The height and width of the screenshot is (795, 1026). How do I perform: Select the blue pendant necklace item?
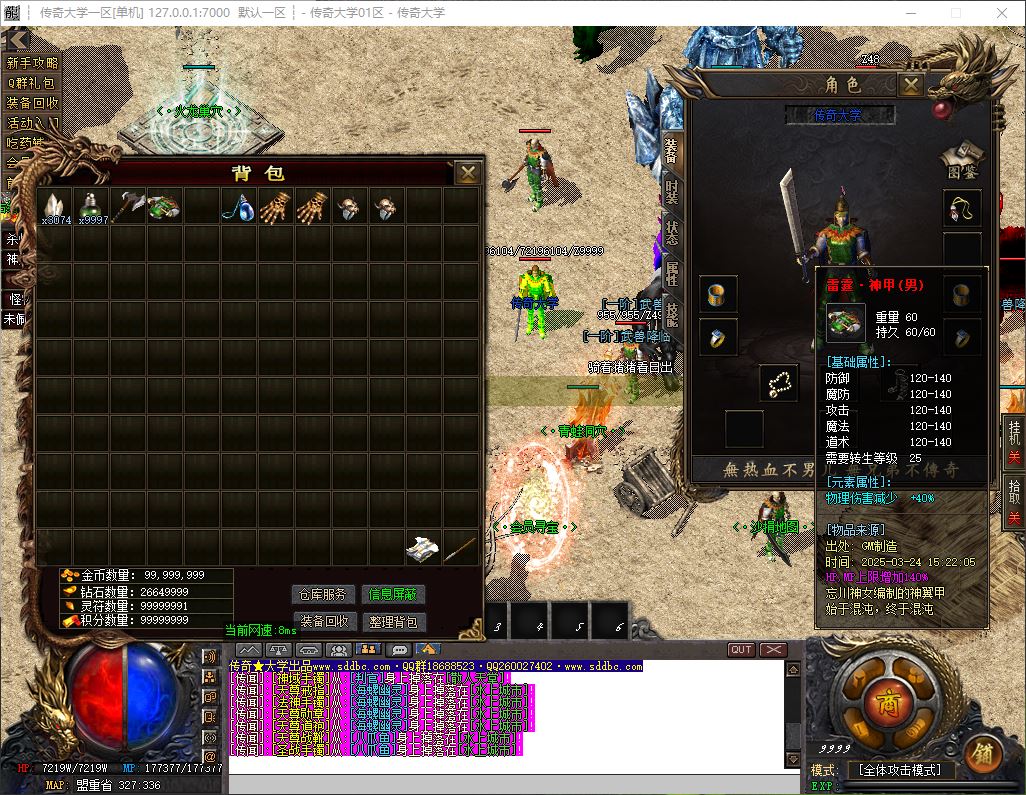pyautogui.click(x=240, y=207)
